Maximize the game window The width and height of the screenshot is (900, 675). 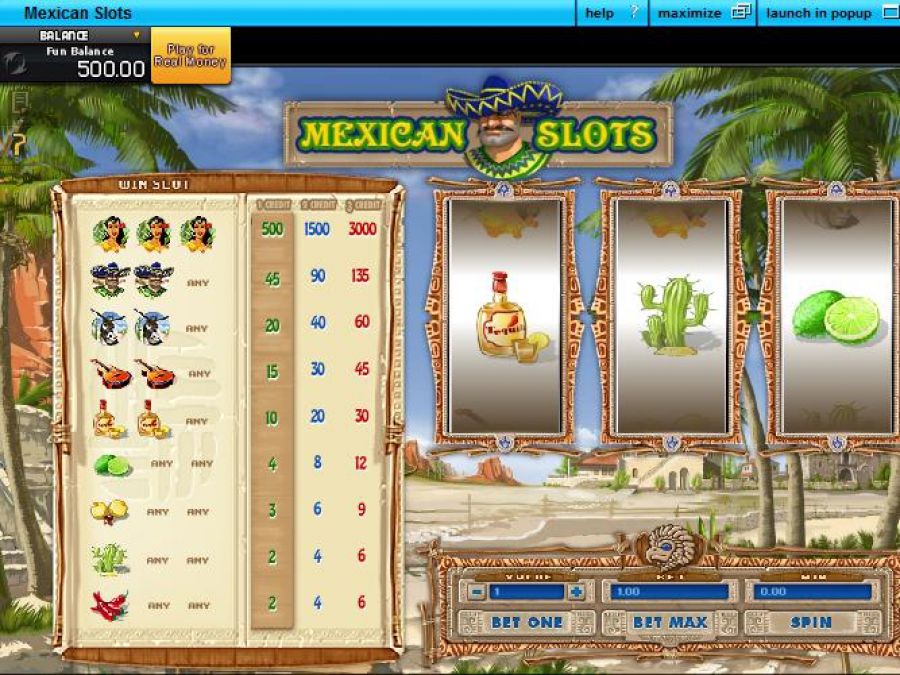coord(703,13)
